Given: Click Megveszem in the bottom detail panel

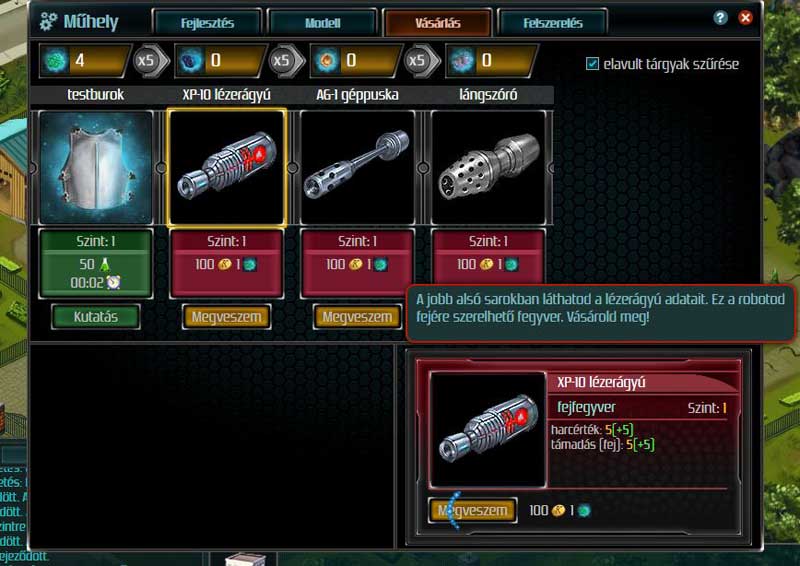Looking at the screenshot, I should pos(473,510).
